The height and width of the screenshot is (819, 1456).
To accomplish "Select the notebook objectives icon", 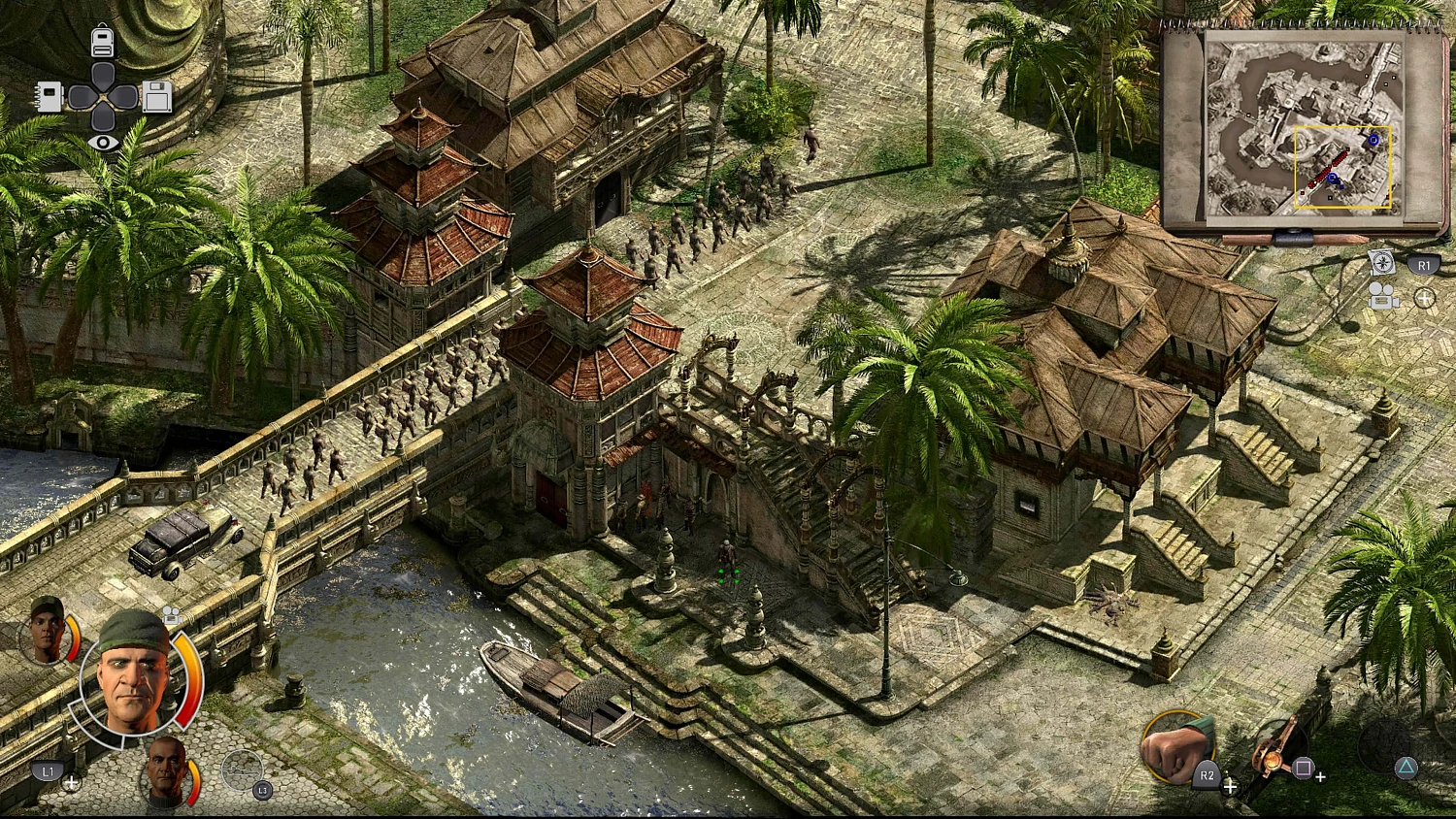I will (49, 97).
